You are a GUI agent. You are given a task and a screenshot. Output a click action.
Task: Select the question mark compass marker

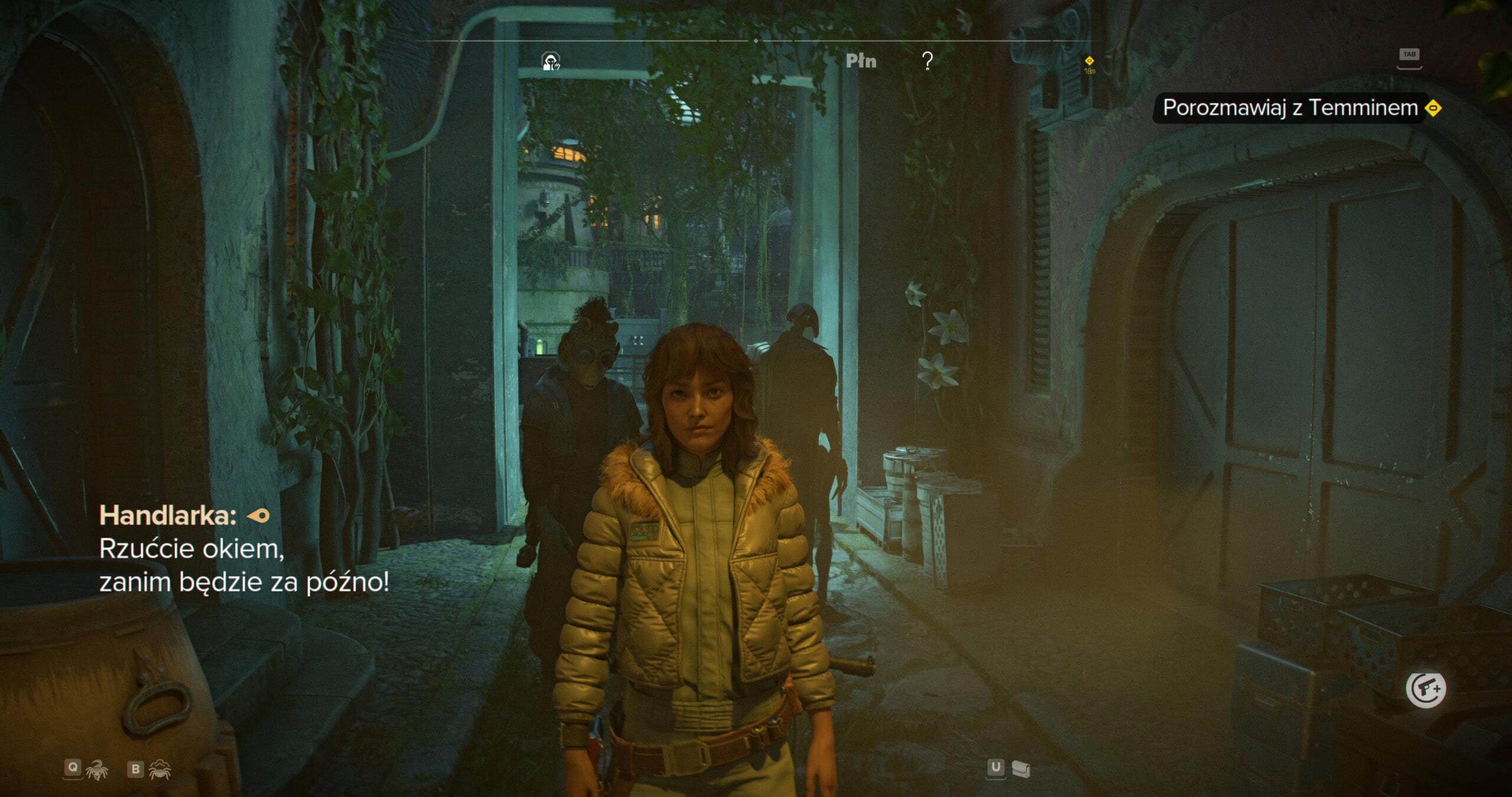tap(927, 61)
